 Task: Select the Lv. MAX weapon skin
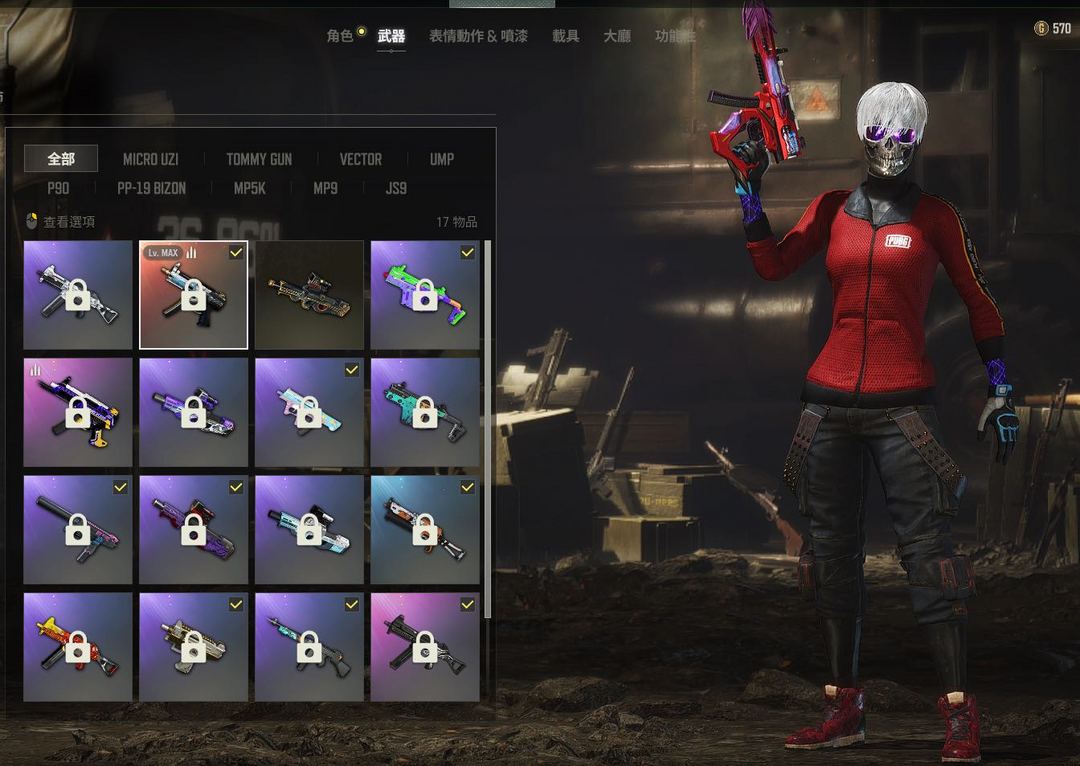(x=193, y=295)
